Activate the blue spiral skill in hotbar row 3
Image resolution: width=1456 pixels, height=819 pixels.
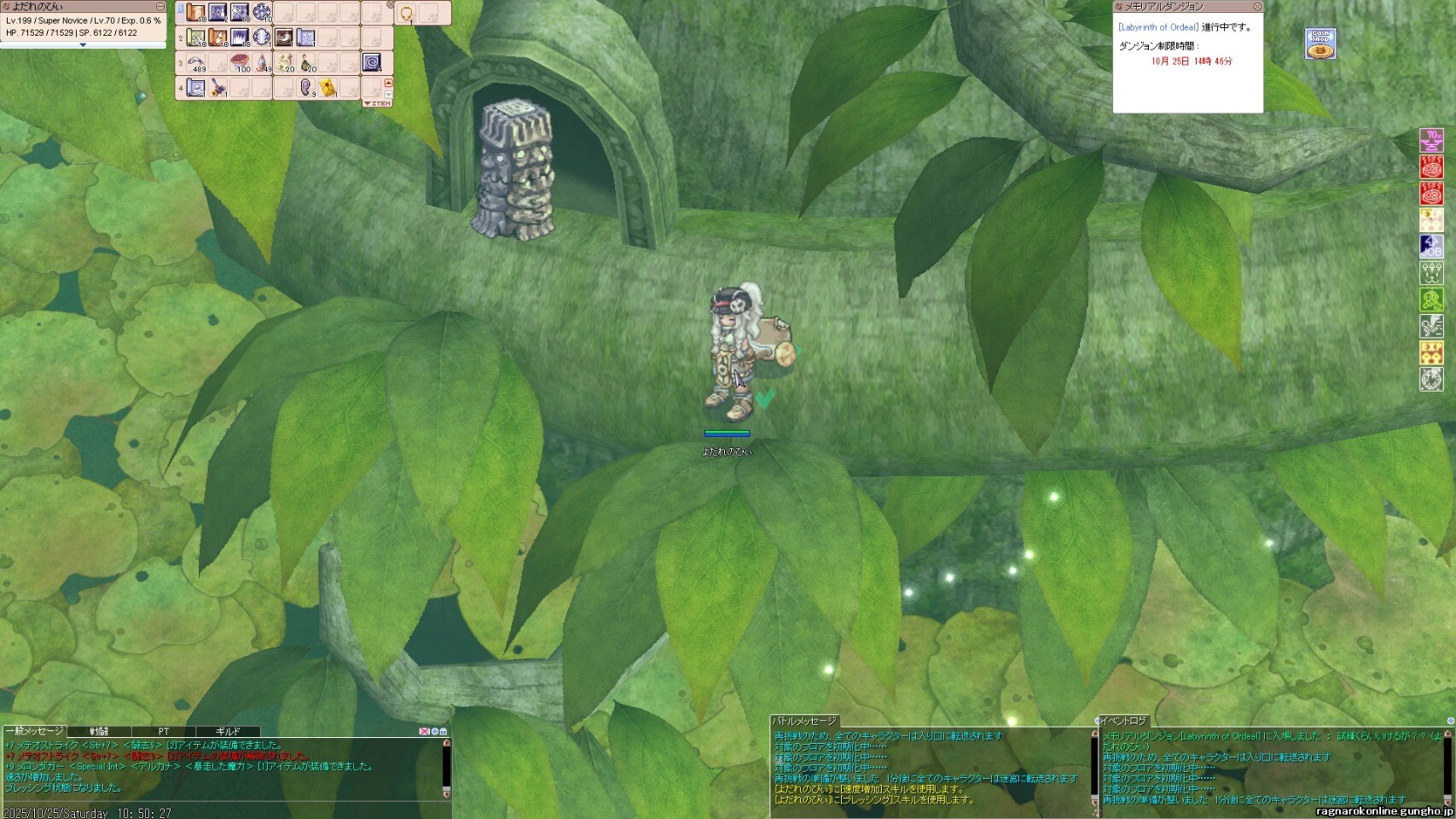click(373, 62)
